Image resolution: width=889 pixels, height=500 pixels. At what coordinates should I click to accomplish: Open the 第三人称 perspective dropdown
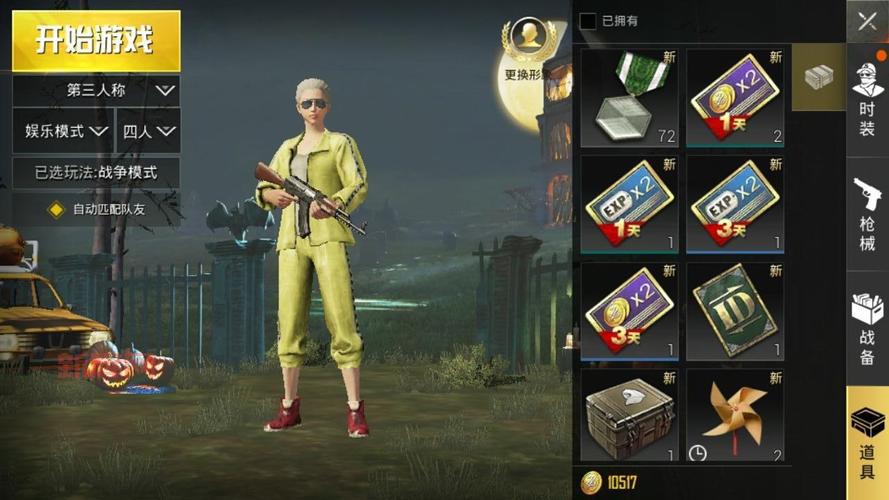tap(96, 90)
